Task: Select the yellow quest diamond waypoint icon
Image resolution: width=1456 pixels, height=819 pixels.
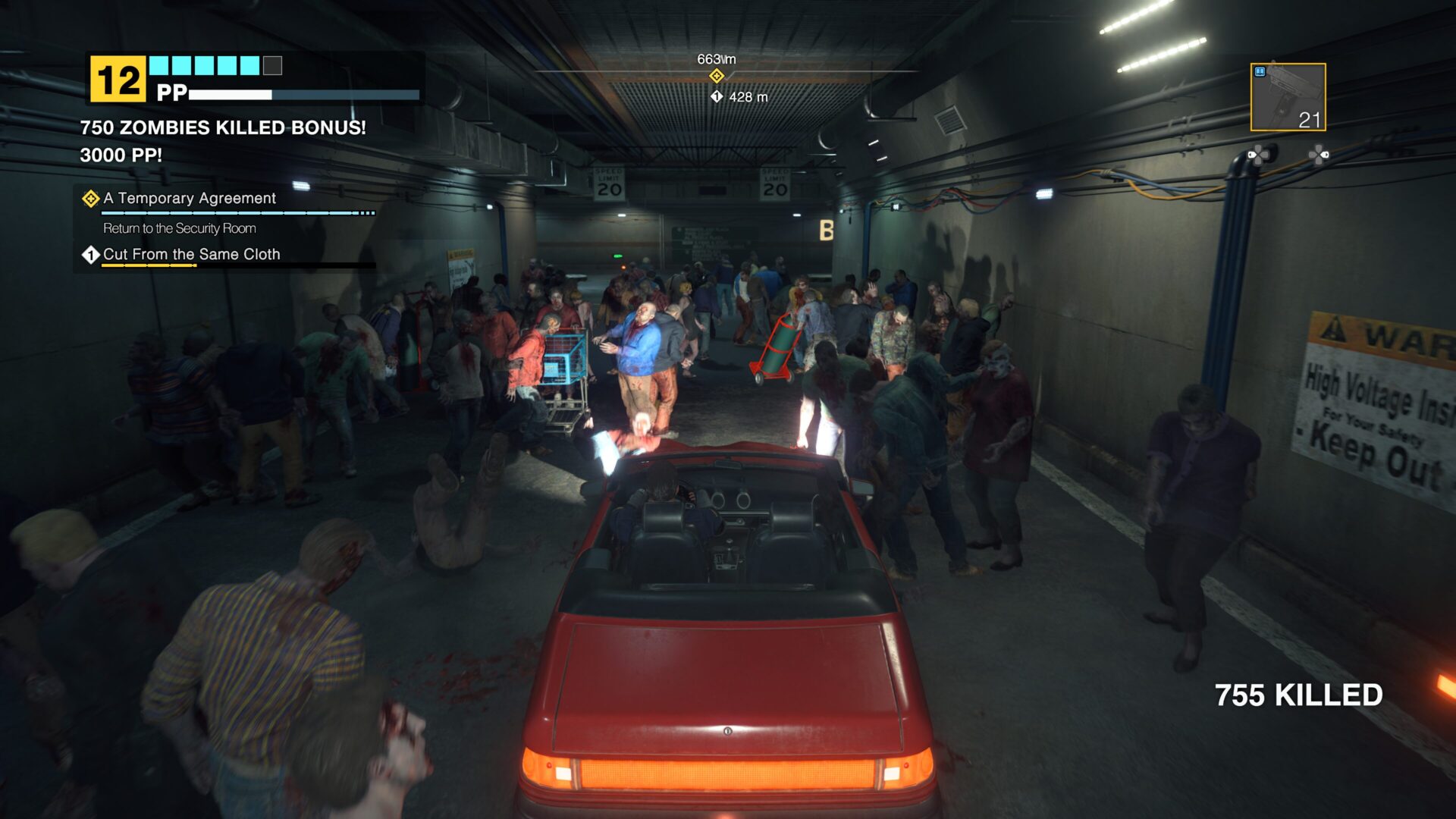Action: point(90,199)
